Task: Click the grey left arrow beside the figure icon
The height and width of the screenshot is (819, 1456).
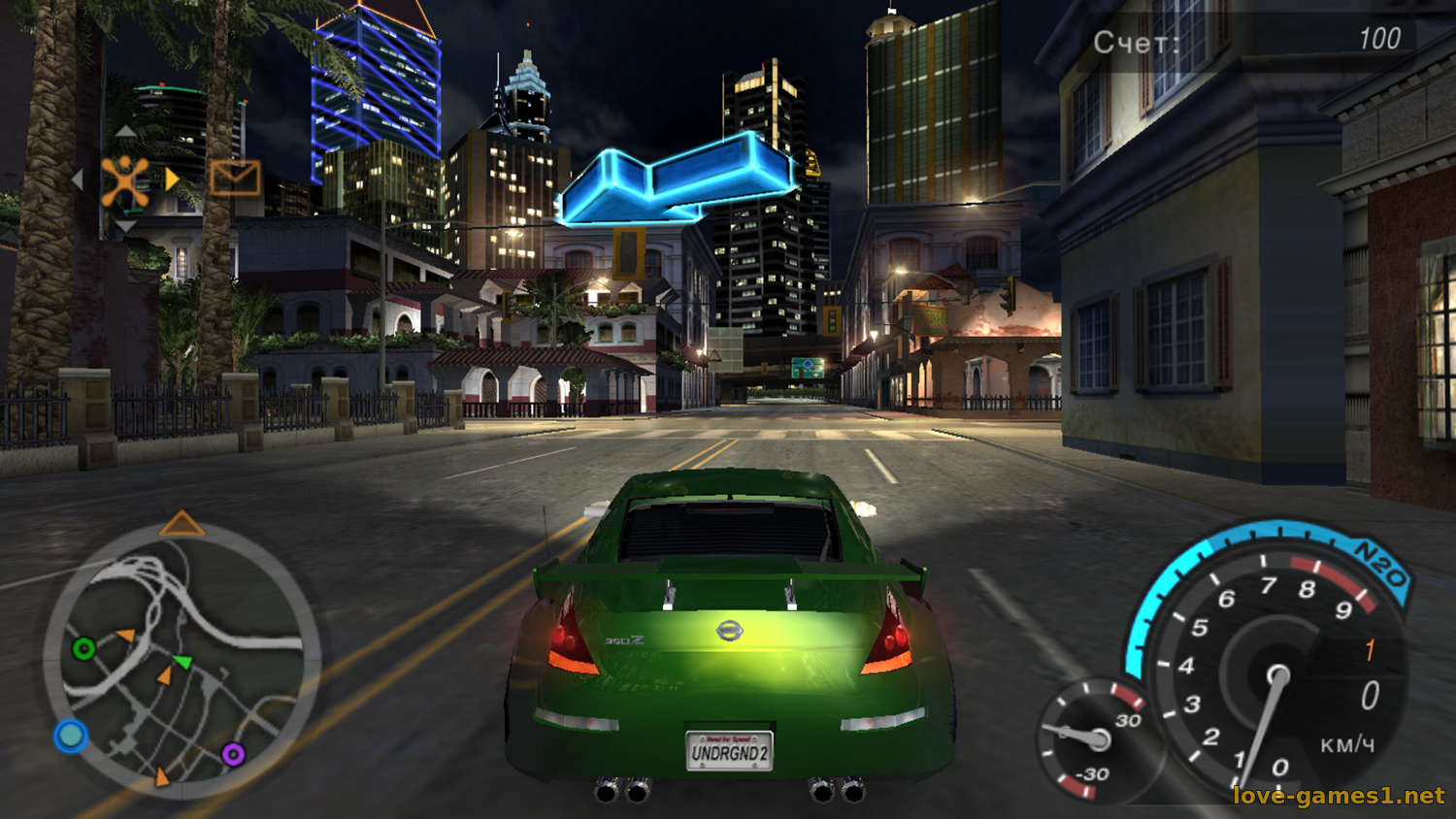Action: 78,180
